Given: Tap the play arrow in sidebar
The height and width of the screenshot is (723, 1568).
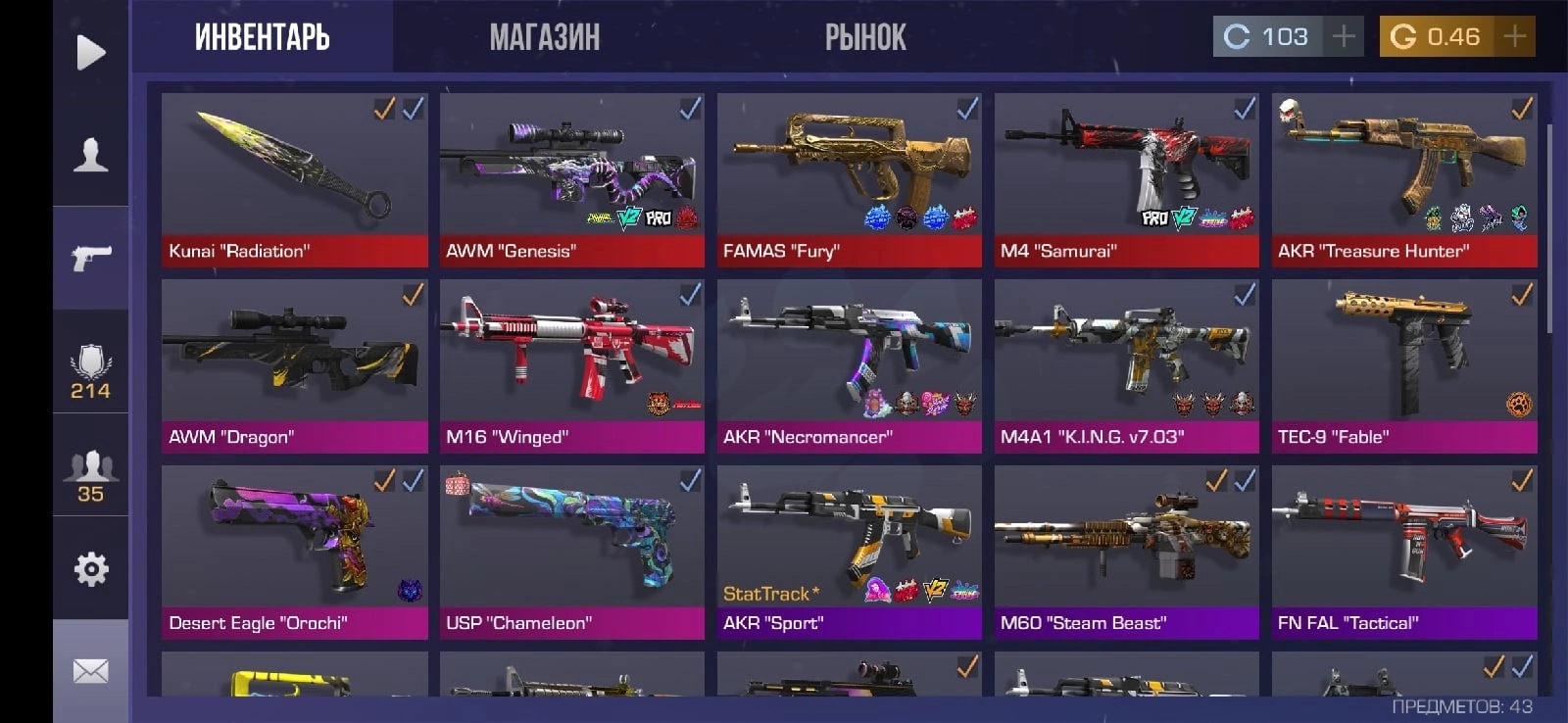Looking at the screenshot, I should tap(90, 52).
